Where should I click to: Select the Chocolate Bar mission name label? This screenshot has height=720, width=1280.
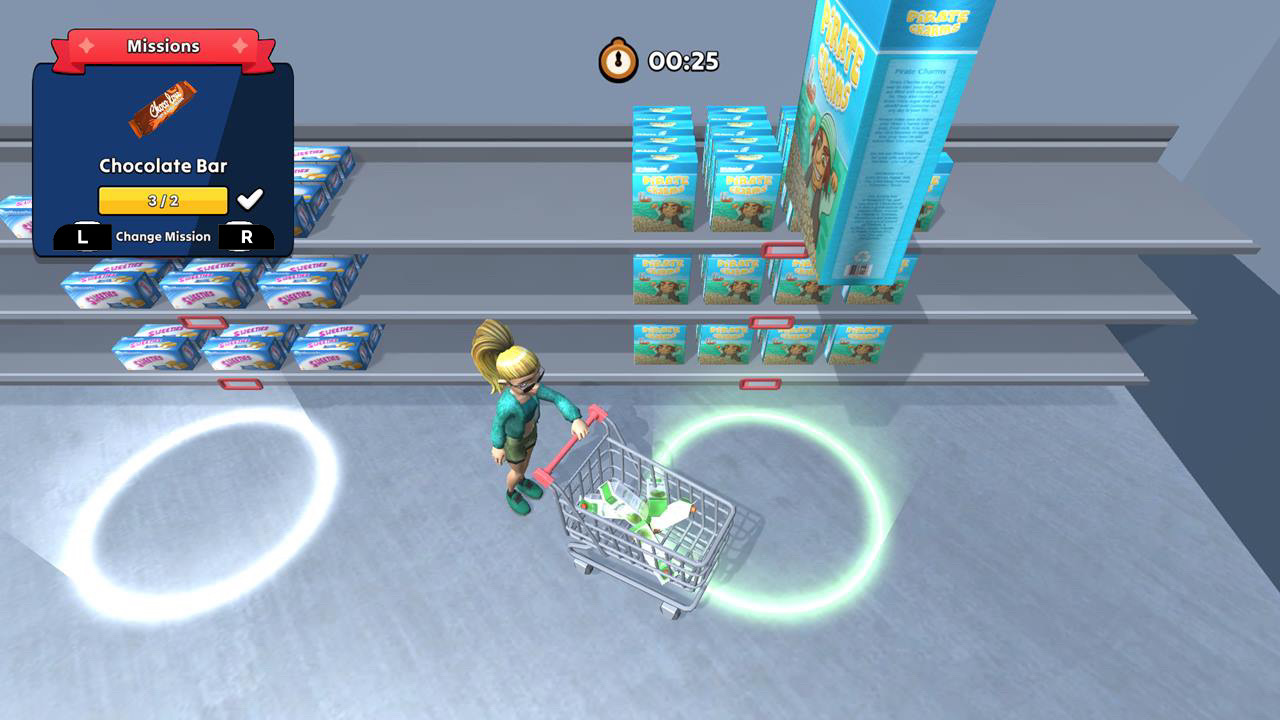point(162,166)
